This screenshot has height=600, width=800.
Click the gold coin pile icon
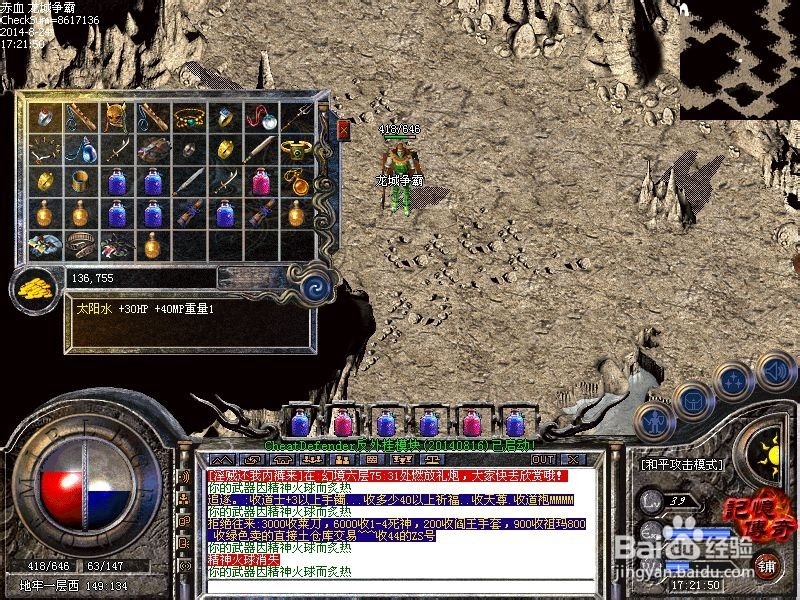coord(33,288)
